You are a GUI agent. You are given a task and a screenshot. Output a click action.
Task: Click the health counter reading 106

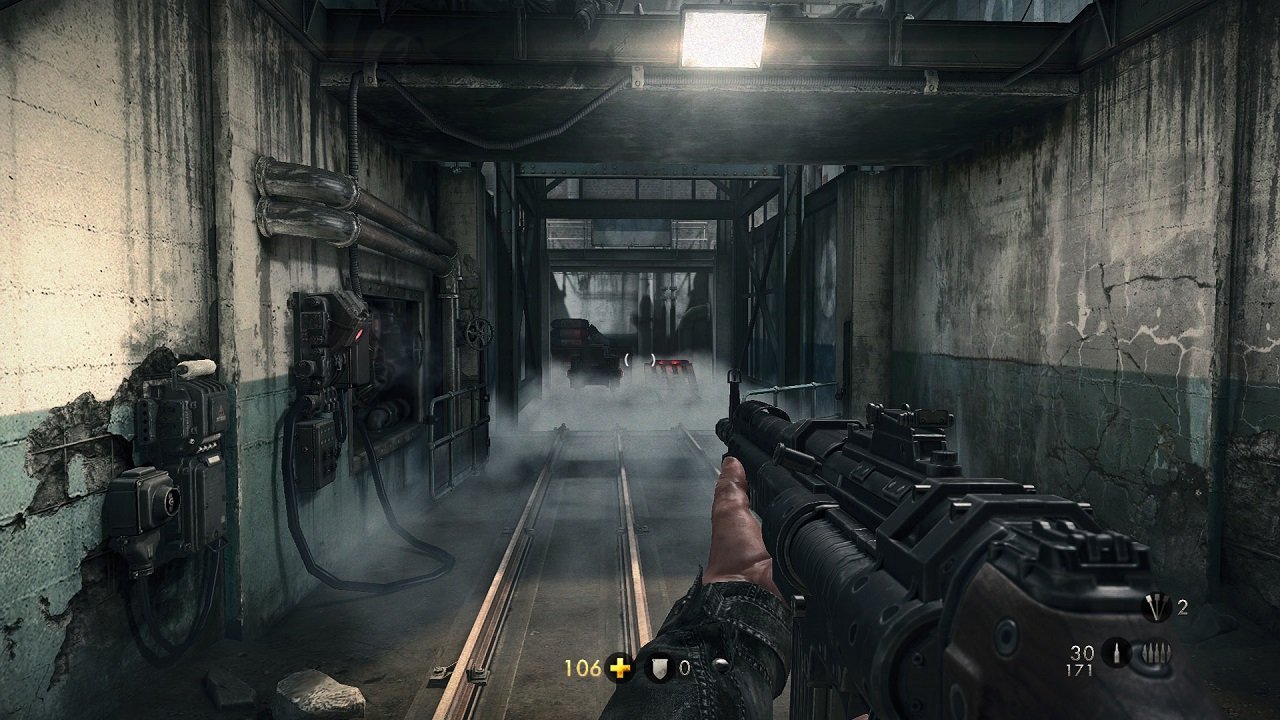click(581, 666)
